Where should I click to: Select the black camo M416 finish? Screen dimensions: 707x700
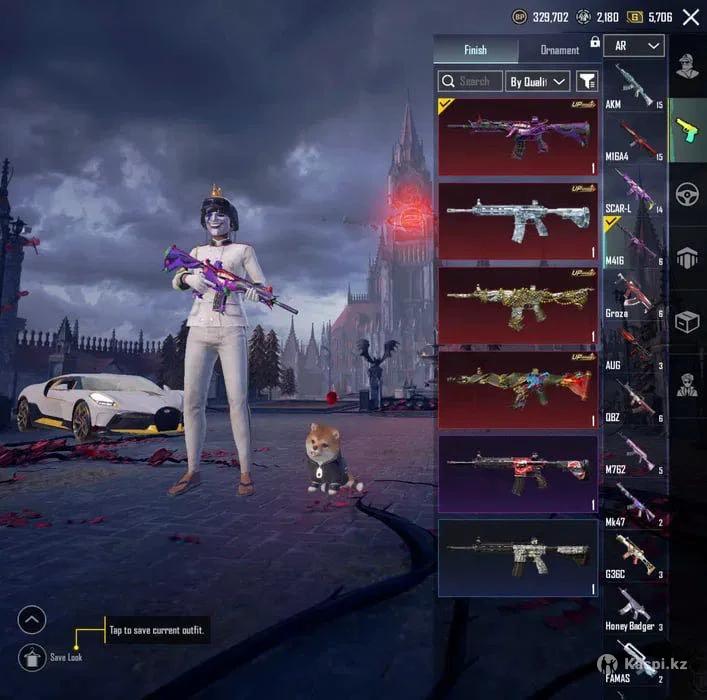(x=518, y=557)
